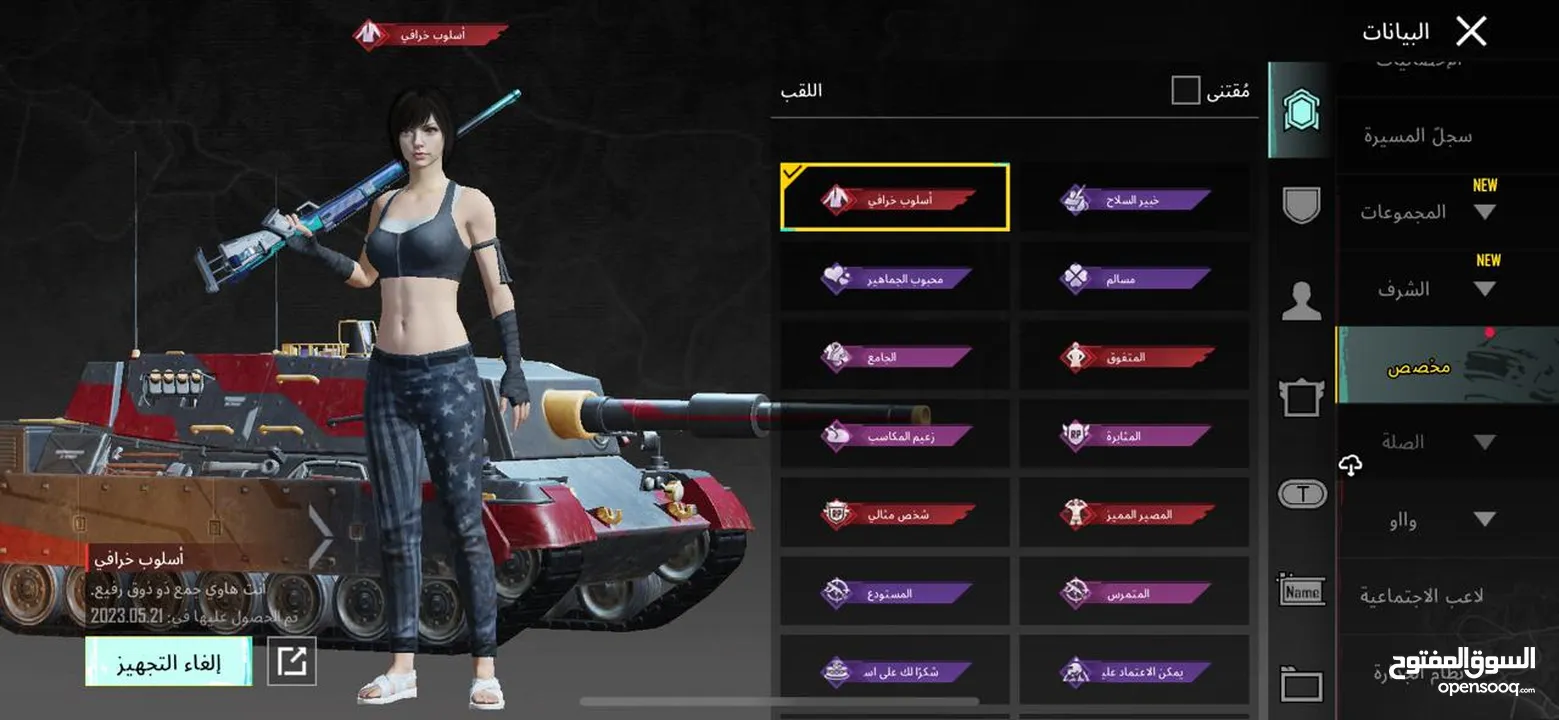Screen dimensions: 1559x720
Task: Select the شخص مثالي title
Action: (895, 513)
